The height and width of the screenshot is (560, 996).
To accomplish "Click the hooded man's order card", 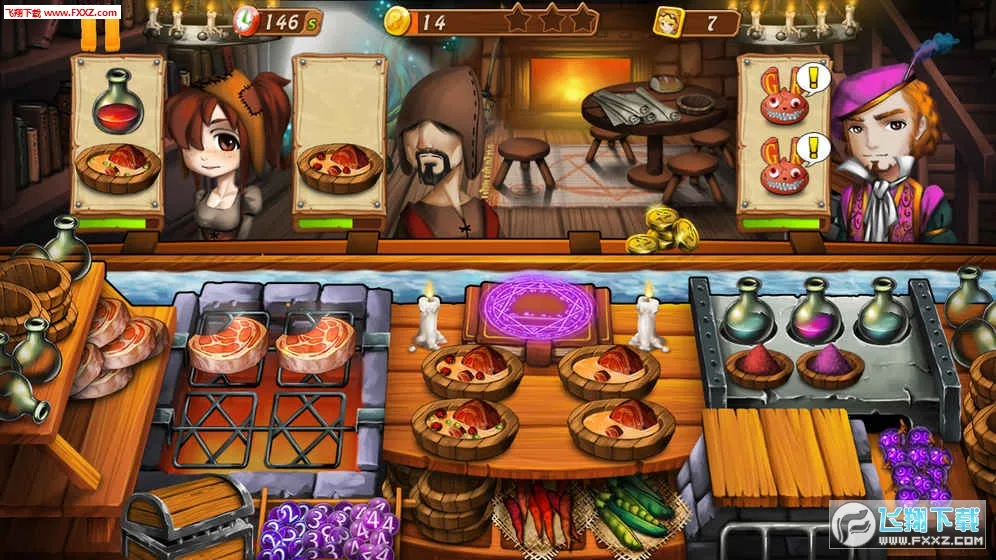I will click(x=339, y=140).
